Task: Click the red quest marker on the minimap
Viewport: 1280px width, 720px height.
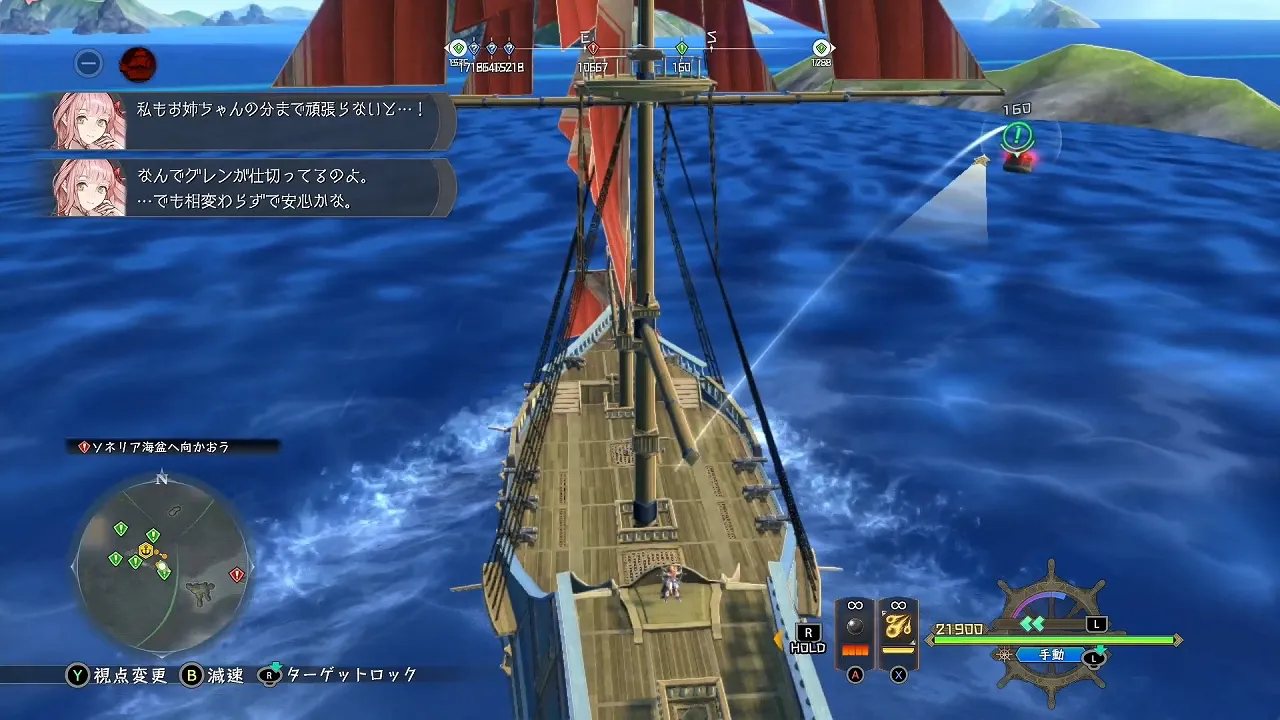Action: click(235, 574)
